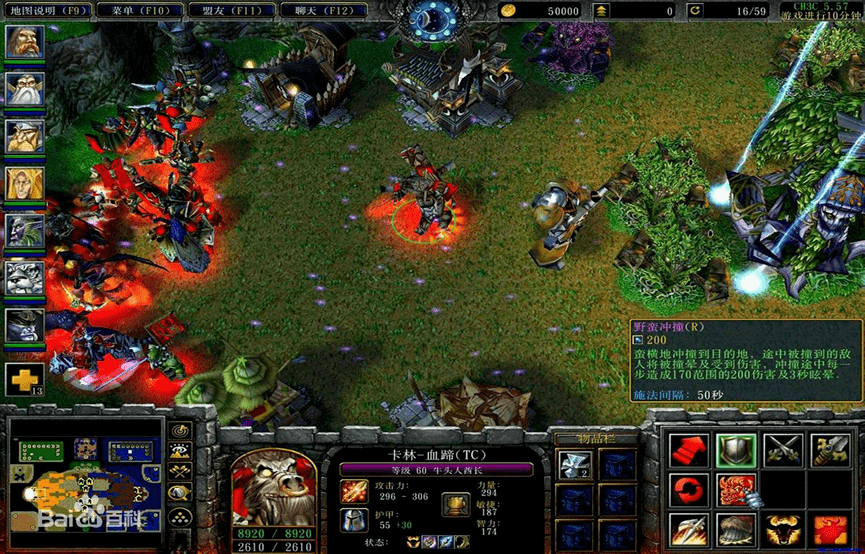Click the red circular arrows command icon
Image resolution: width=865 pixels, height=554 pixels.
click(x=688, y=491)
